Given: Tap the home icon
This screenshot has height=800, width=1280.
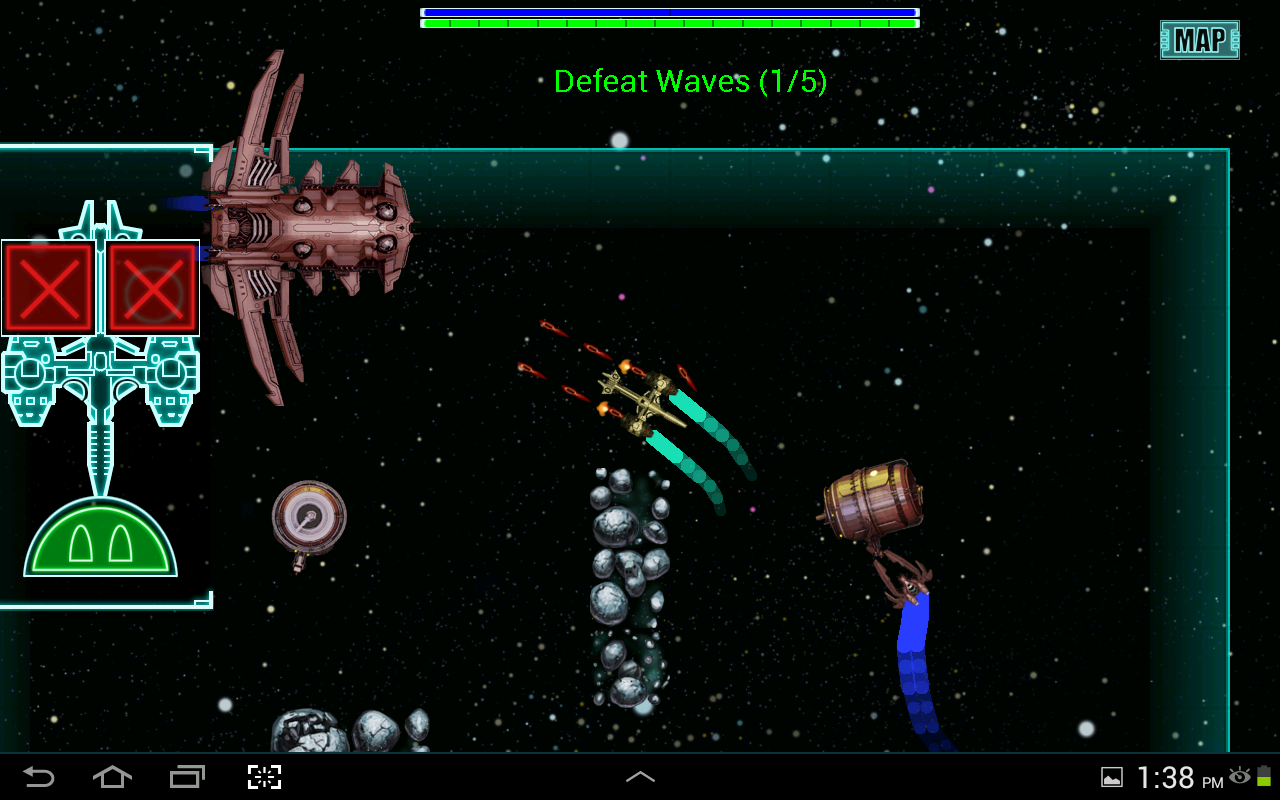Looking at the screenshot, I should [x=111, y=777].
